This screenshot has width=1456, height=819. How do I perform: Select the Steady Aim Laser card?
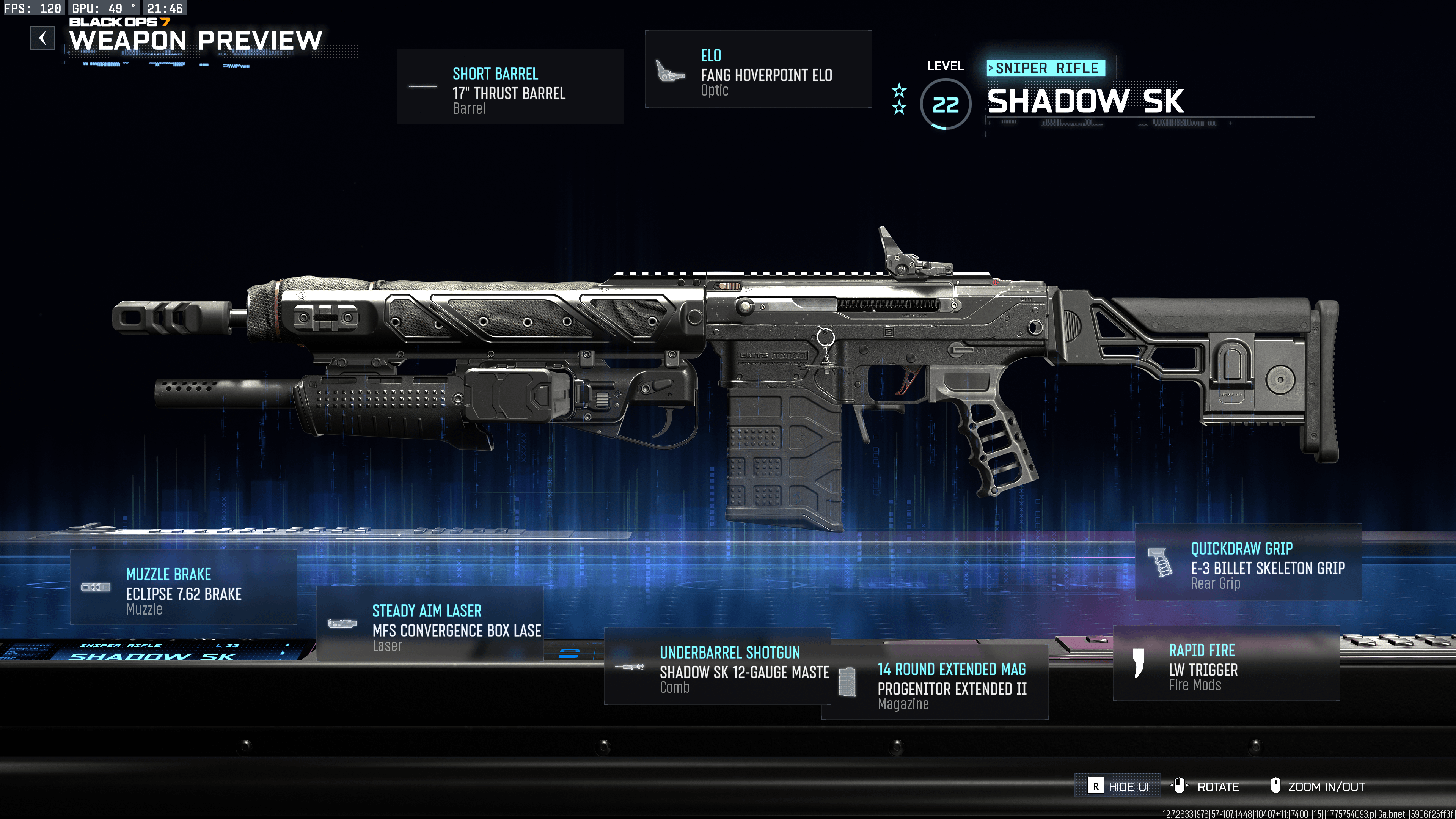(x=430, y=624)
